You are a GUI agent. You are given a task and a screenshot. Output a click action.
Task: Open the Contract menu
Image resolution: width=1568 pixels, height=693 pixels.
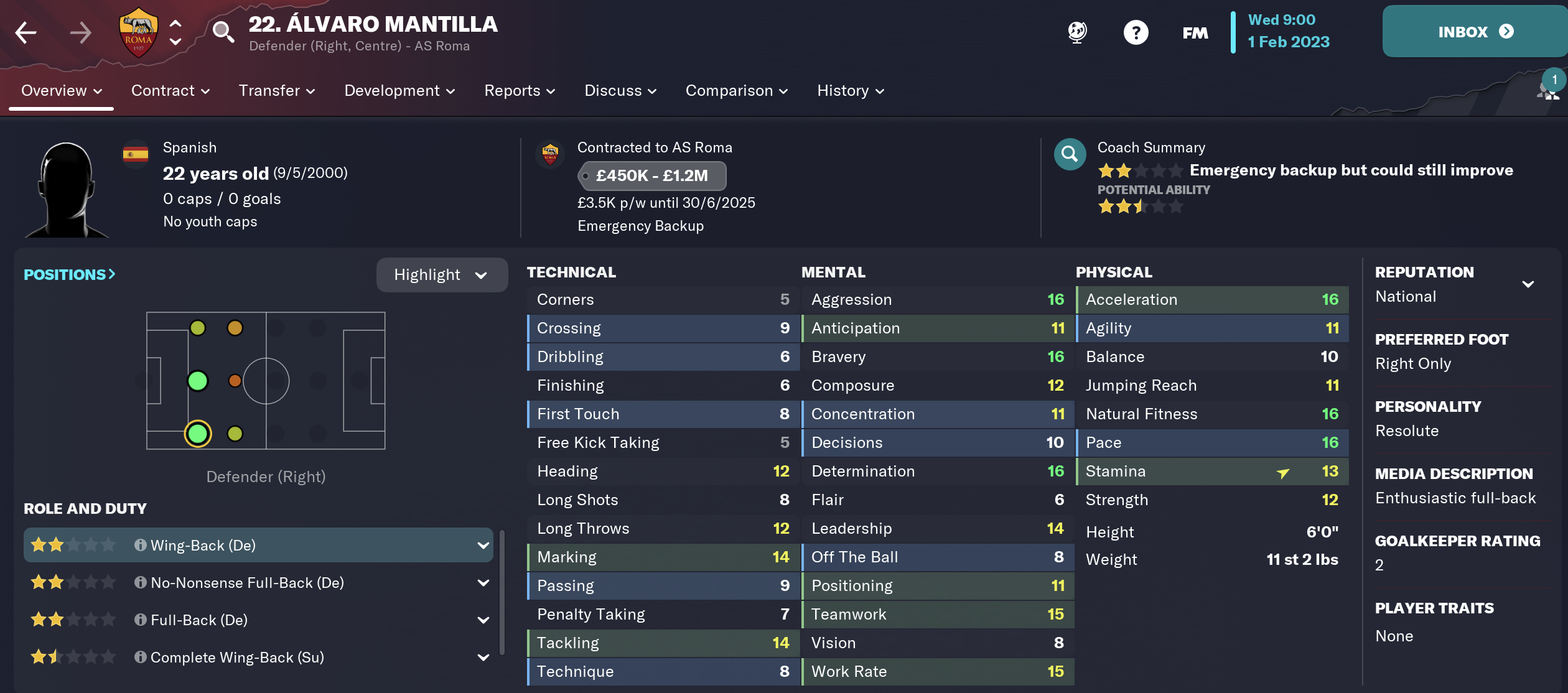170,91
